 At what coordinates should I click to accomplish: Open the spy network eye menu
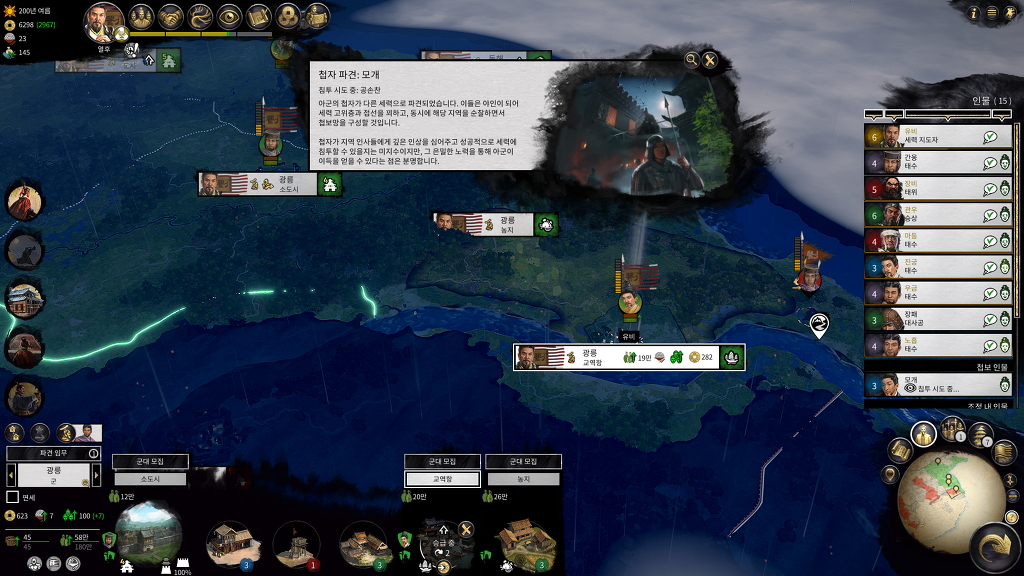(229, 16)
